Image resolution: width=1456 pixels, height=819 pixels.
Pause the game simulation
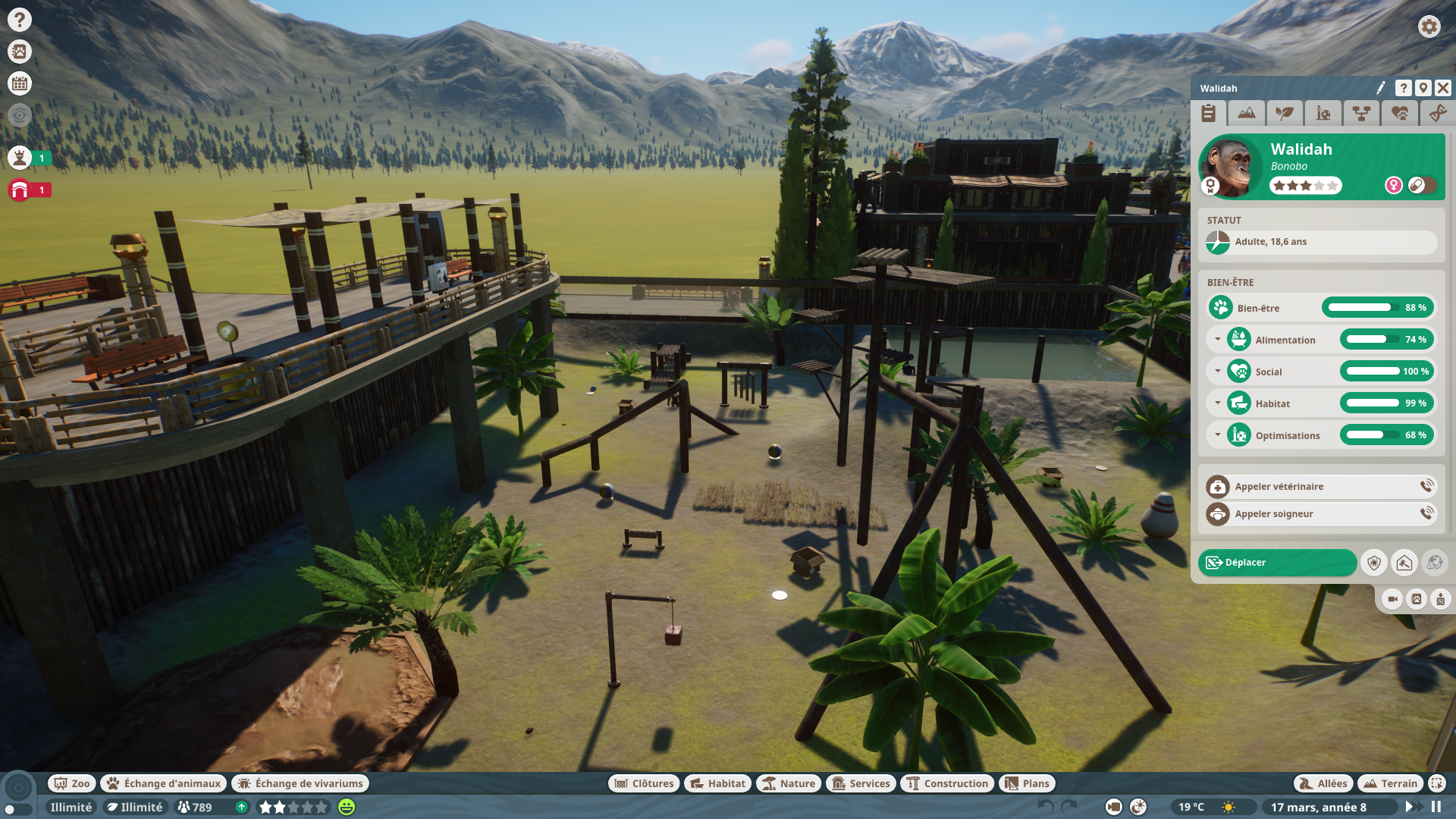(1436, 807)
